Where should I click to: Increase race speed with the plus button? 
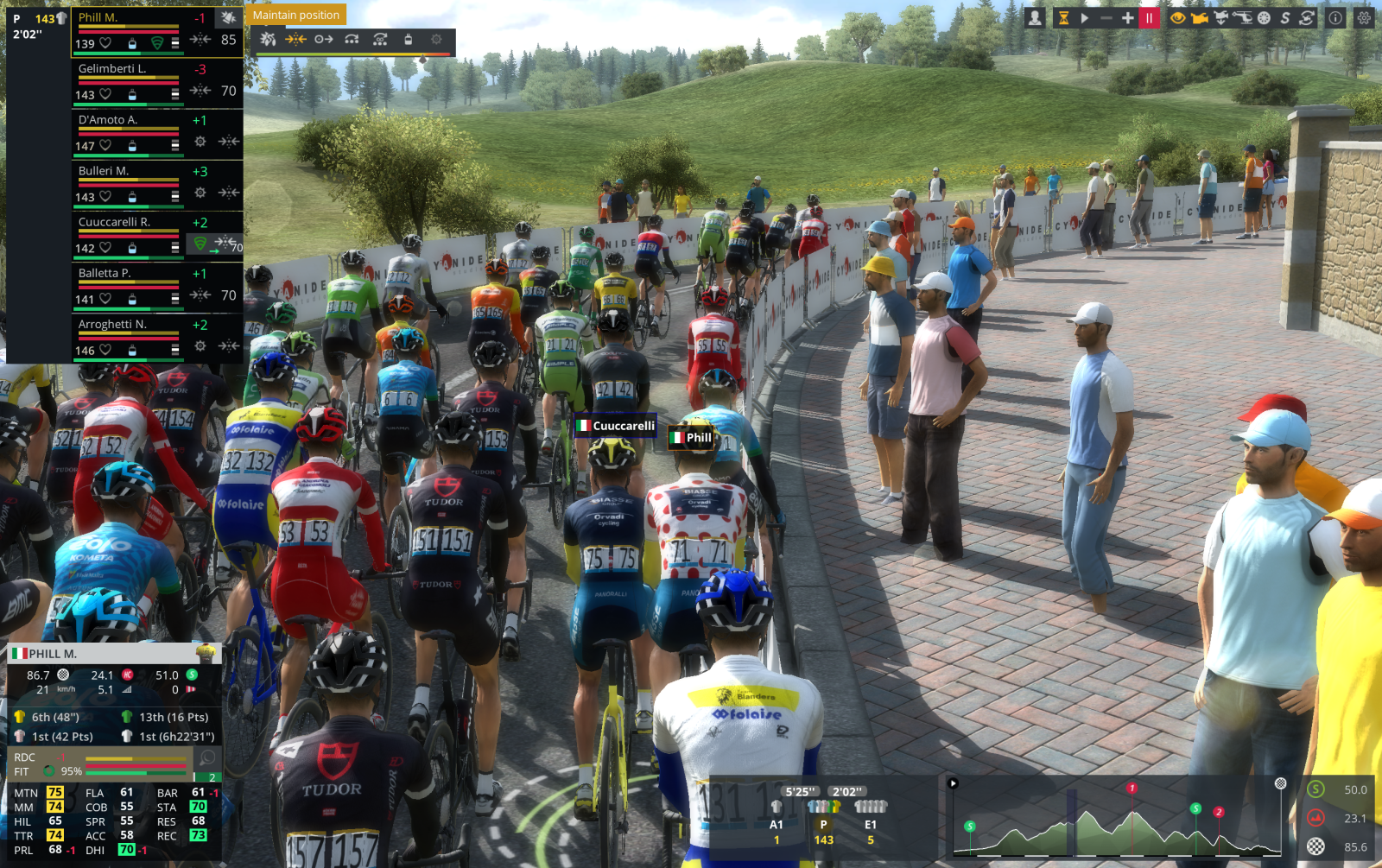[x=1127, y=17]
